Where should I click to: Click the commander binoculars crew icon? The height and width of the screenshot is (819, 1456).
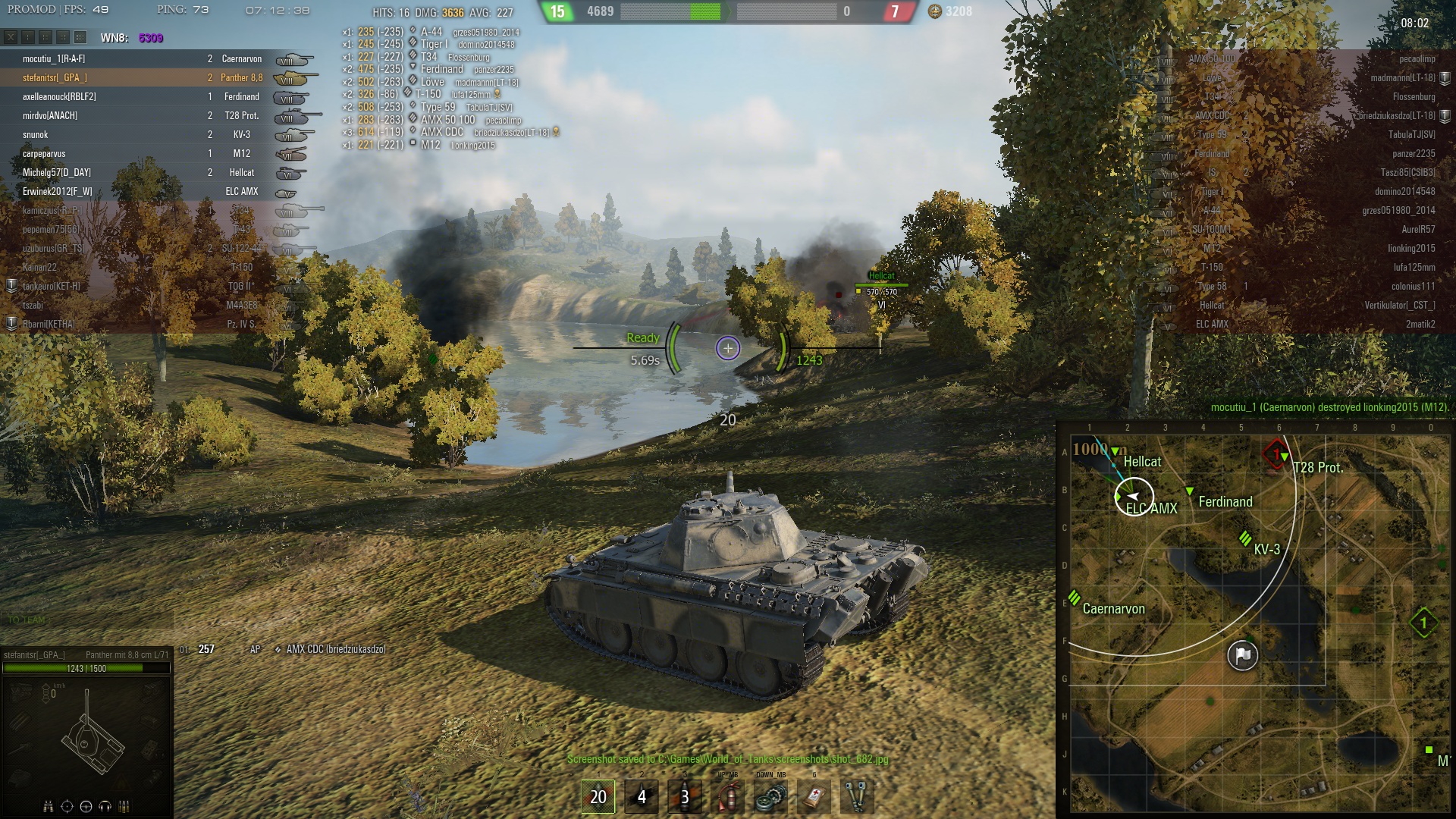(49, 806)
